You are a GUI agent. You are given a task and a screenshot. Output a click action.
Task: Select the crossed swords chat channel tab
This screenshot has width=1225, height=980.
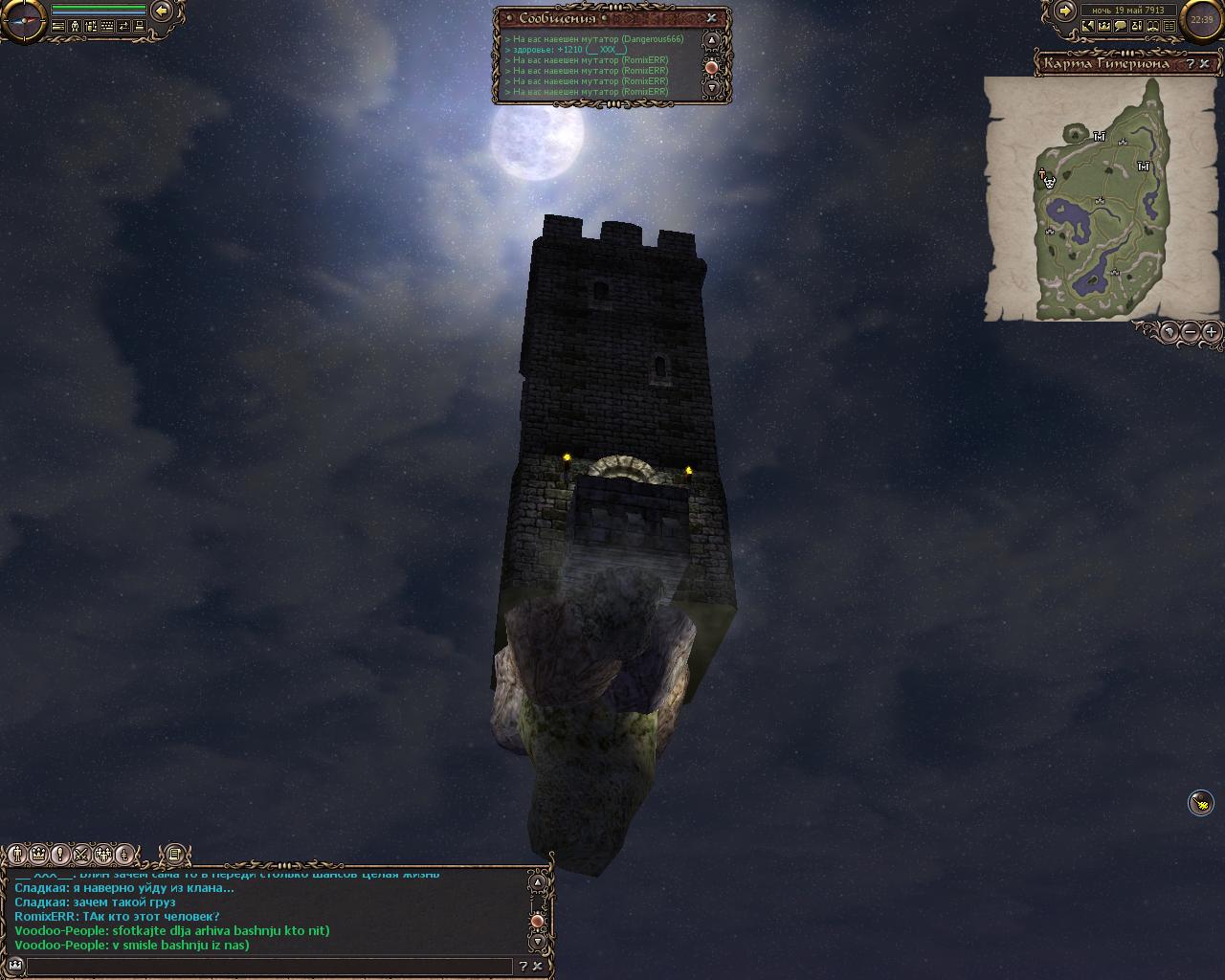pyautogui.click(x=82, y=854)
